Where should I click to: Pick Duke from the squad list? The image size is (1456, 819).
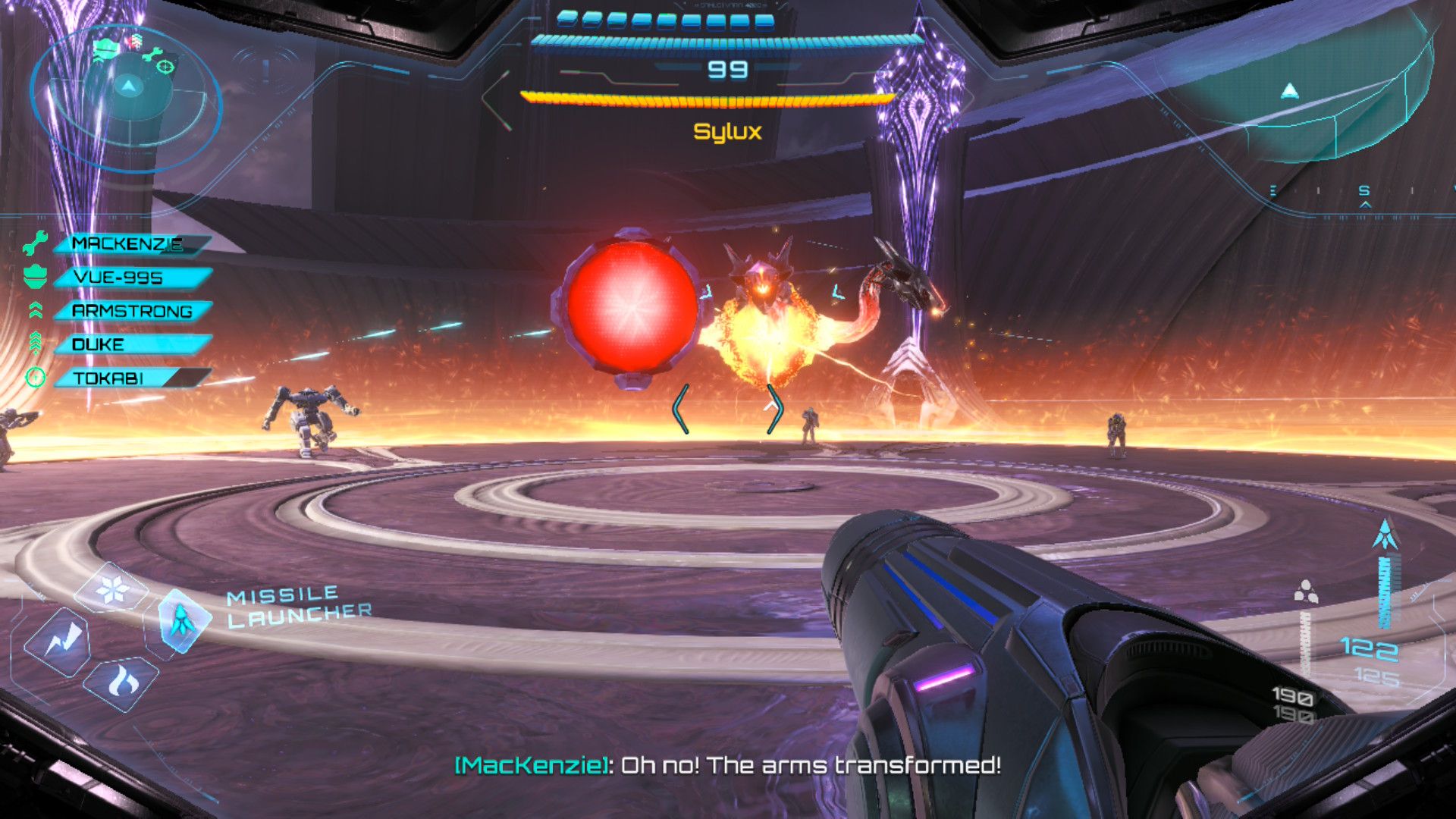point(129,344)
